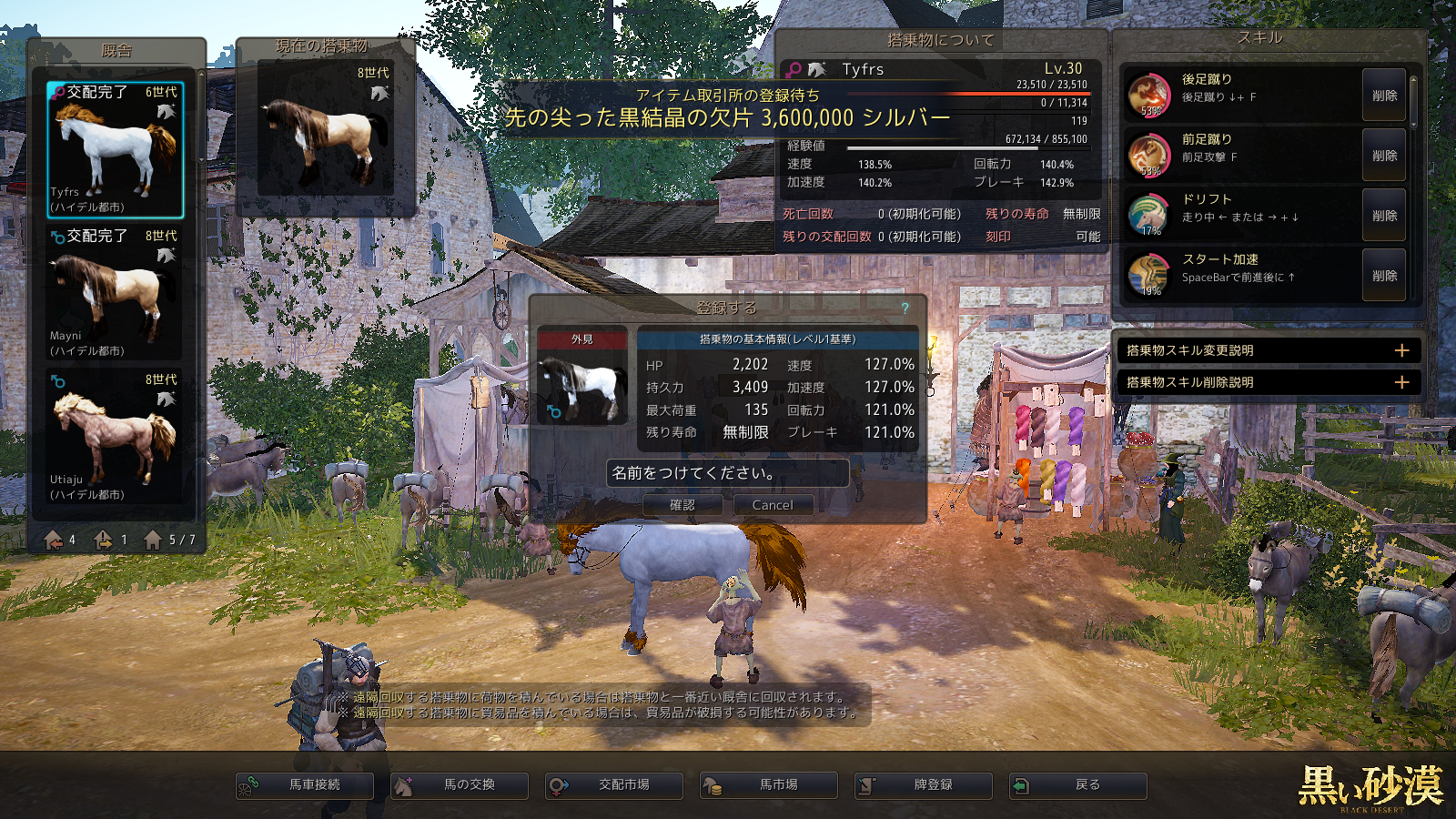Open the 馬市場 horse market
Viewport: 1456px width, 819px height.
coord(769,785)
